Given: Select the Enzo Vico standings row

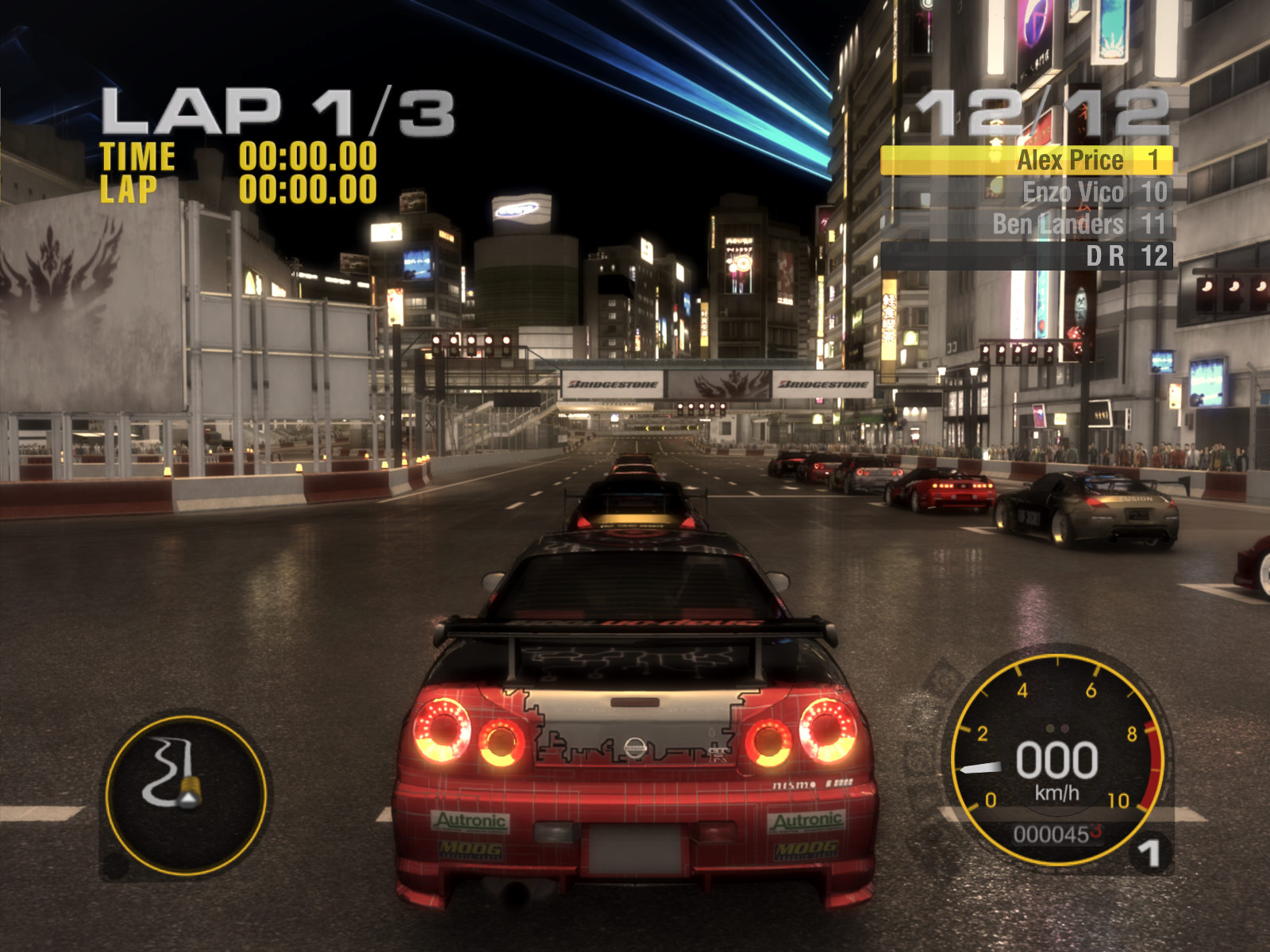Looking at the screenshot, I should (x=1026, y=192).
